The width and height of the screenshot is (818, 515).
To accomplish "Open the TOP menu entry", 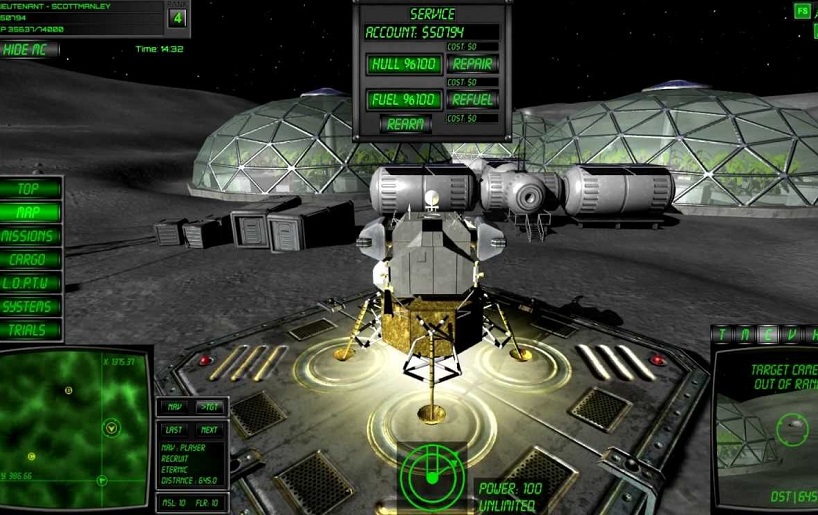I will pyautogui.click(x=30, y=188).
